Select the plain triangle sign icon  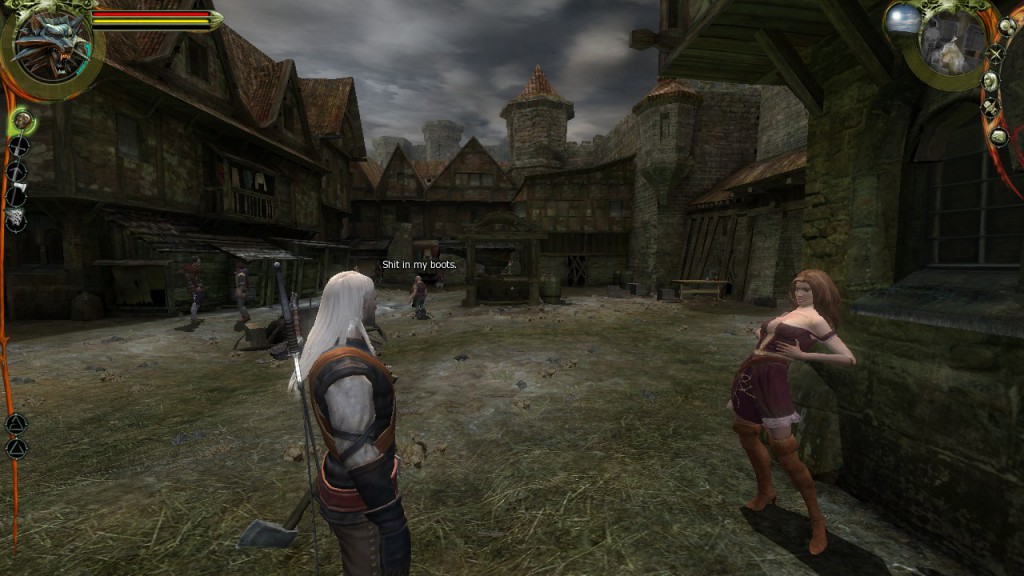coord(16,447)
